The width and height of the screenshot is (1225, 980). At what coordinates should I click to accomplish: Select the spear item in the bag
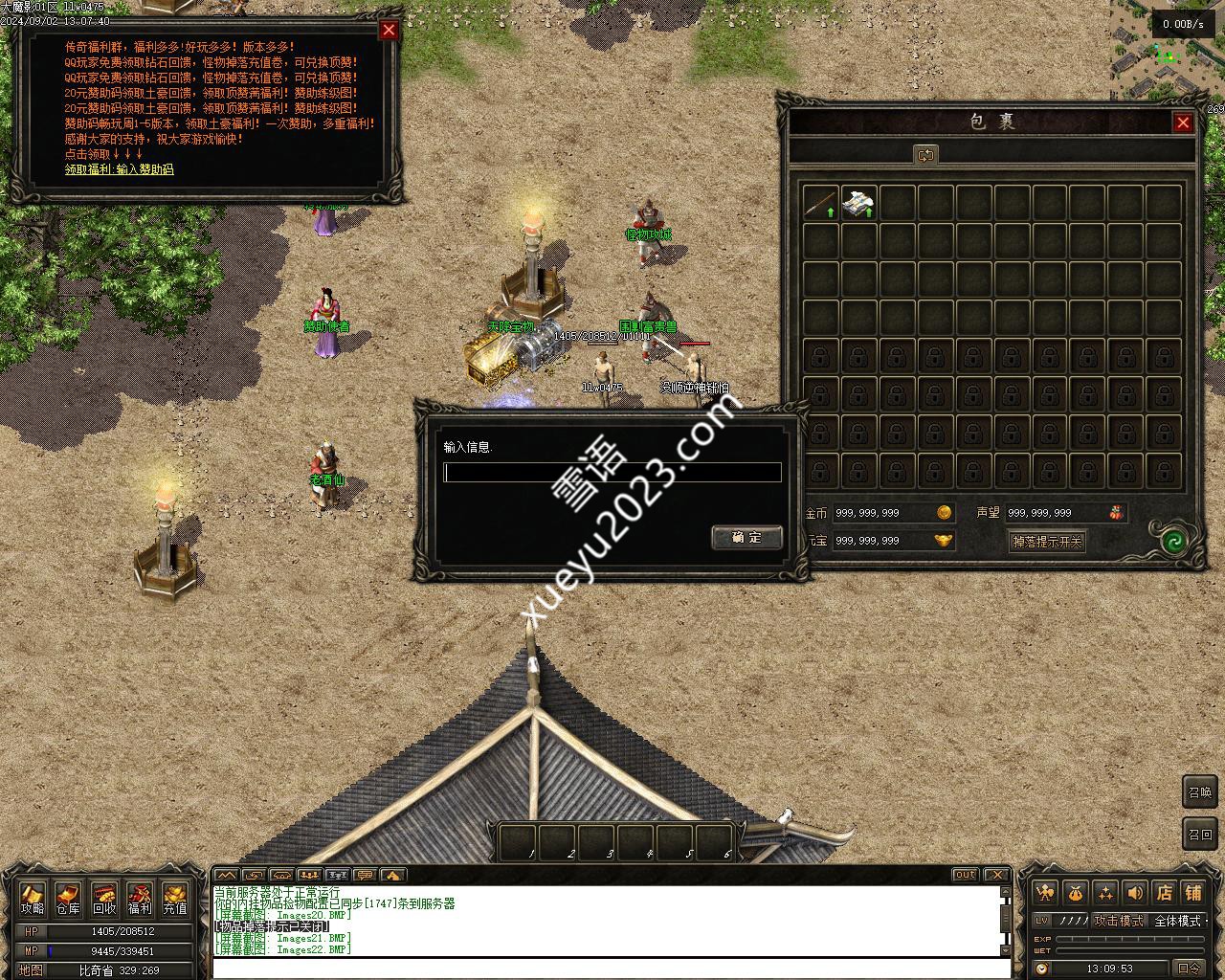click(x=820, y=203)
